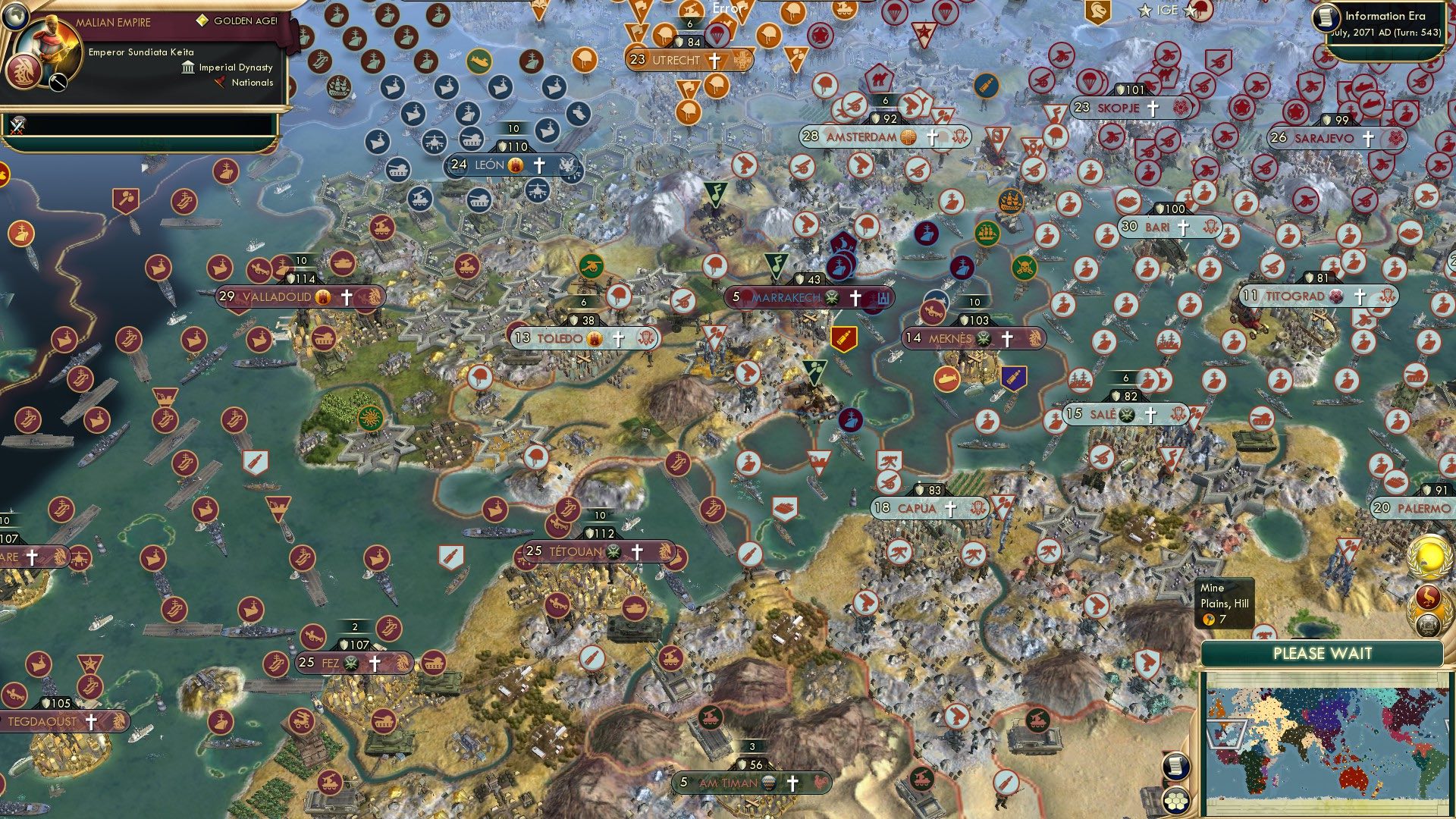Image resolution: width=1456 pixels, height=819 pixels.
Task: Click the hex grid icon beside the minimap
Action: 1177,800
